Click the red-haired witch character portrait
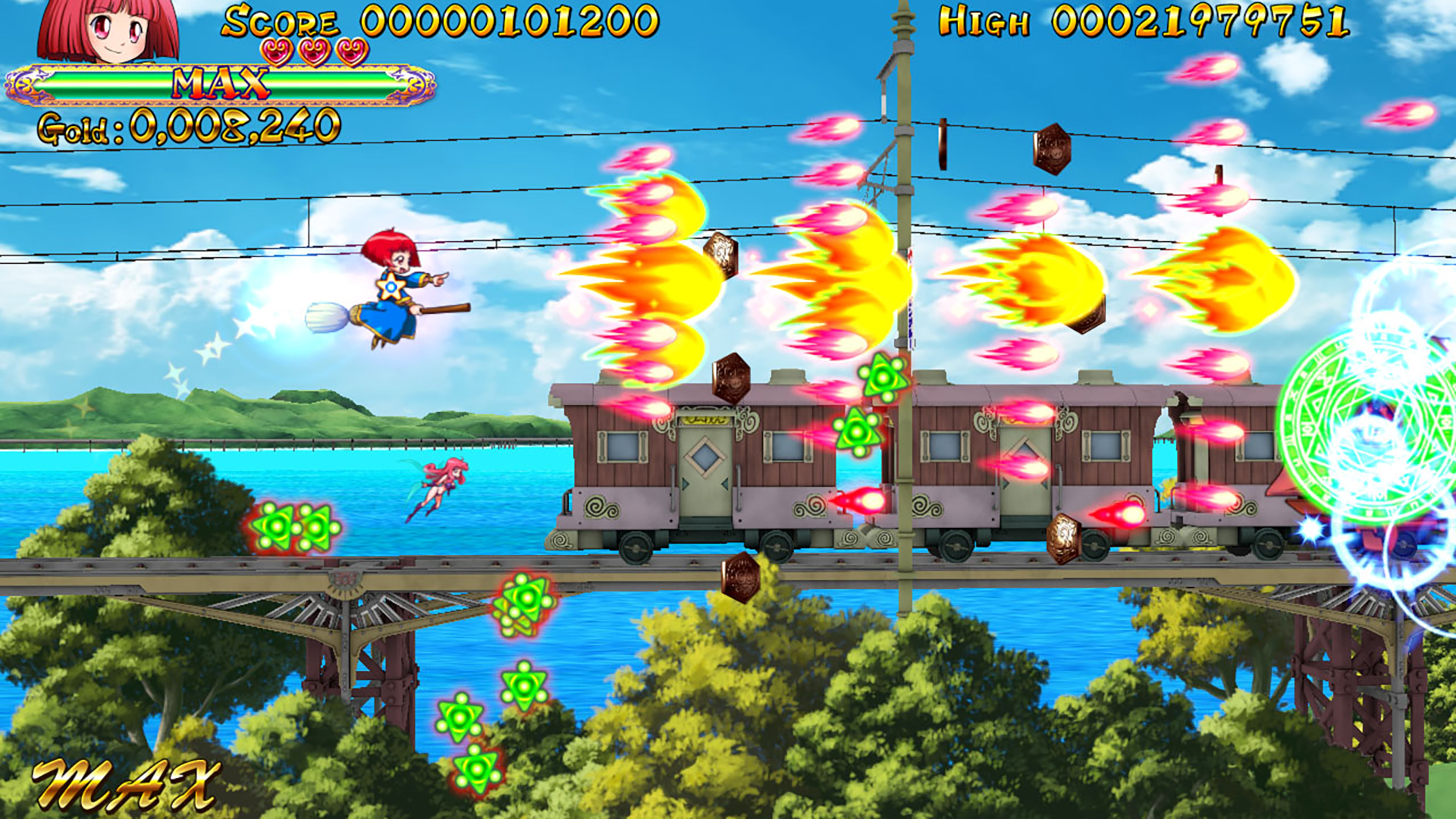The width and height of the screenshot is (1456, 819). point(108,30)
